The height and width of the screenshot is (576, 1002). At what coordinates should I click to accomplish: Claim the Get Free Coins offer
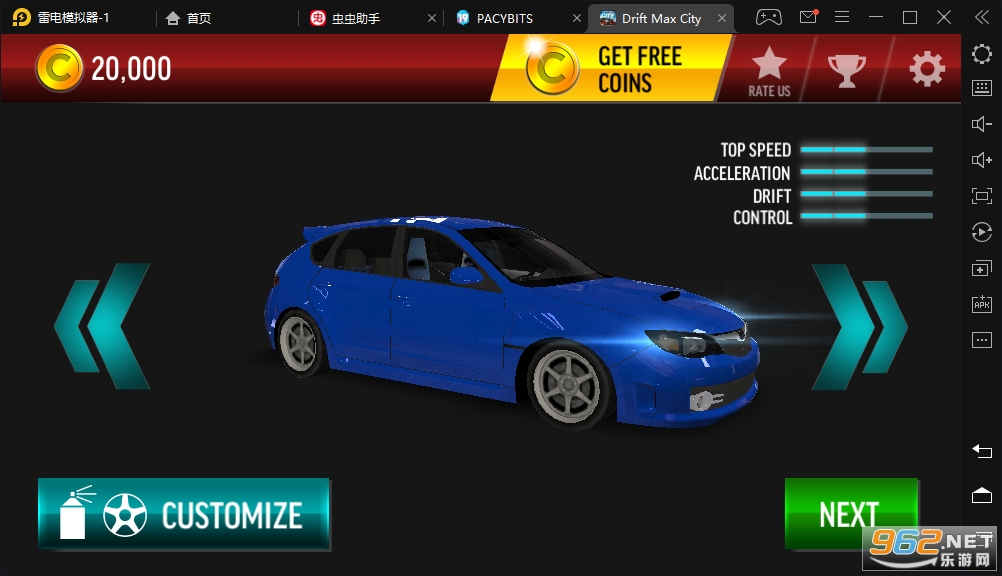pyautogui.click(x=610, y=69)
